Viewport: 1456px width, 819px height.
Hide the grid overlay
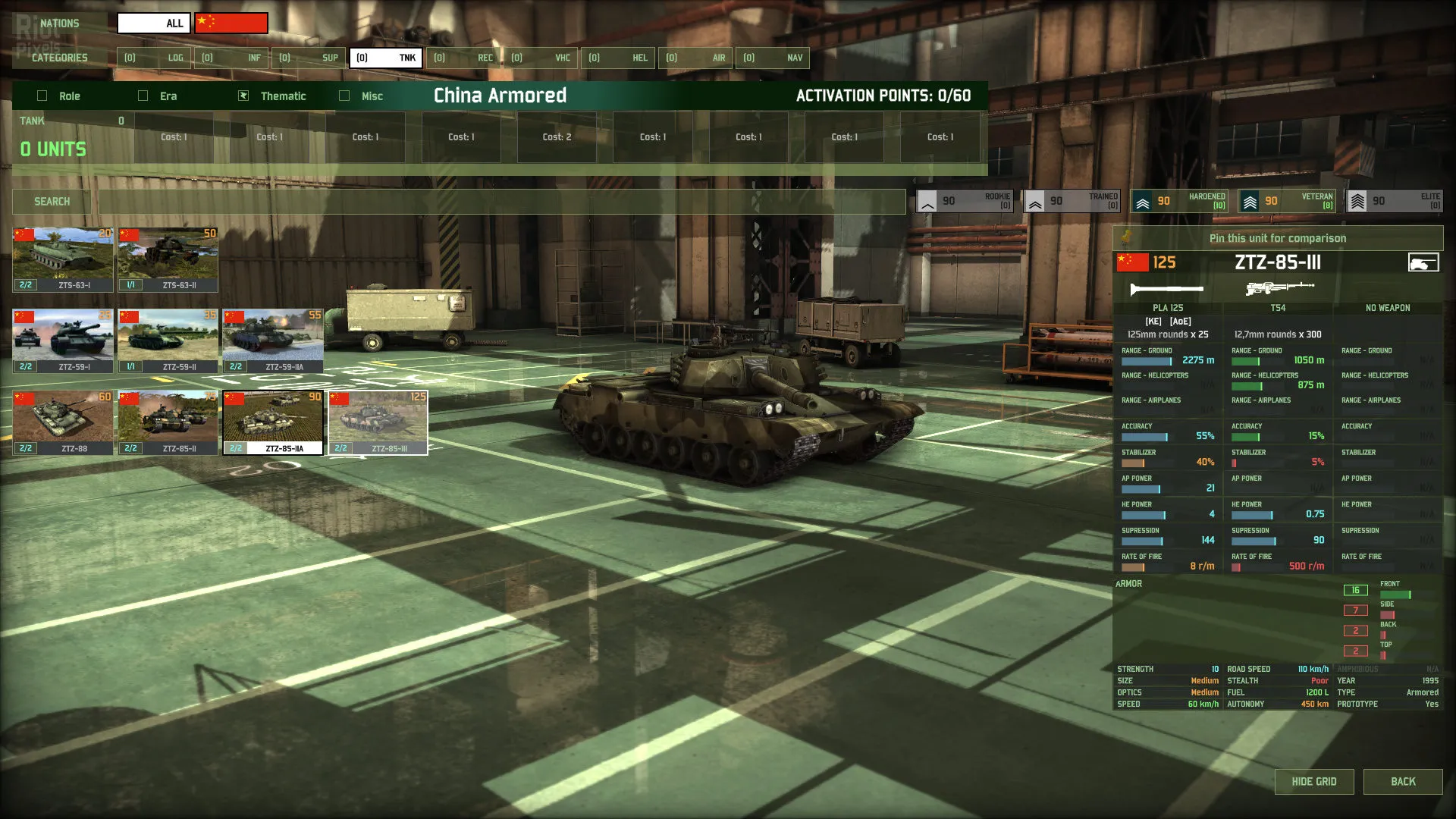click(1313, 782)
